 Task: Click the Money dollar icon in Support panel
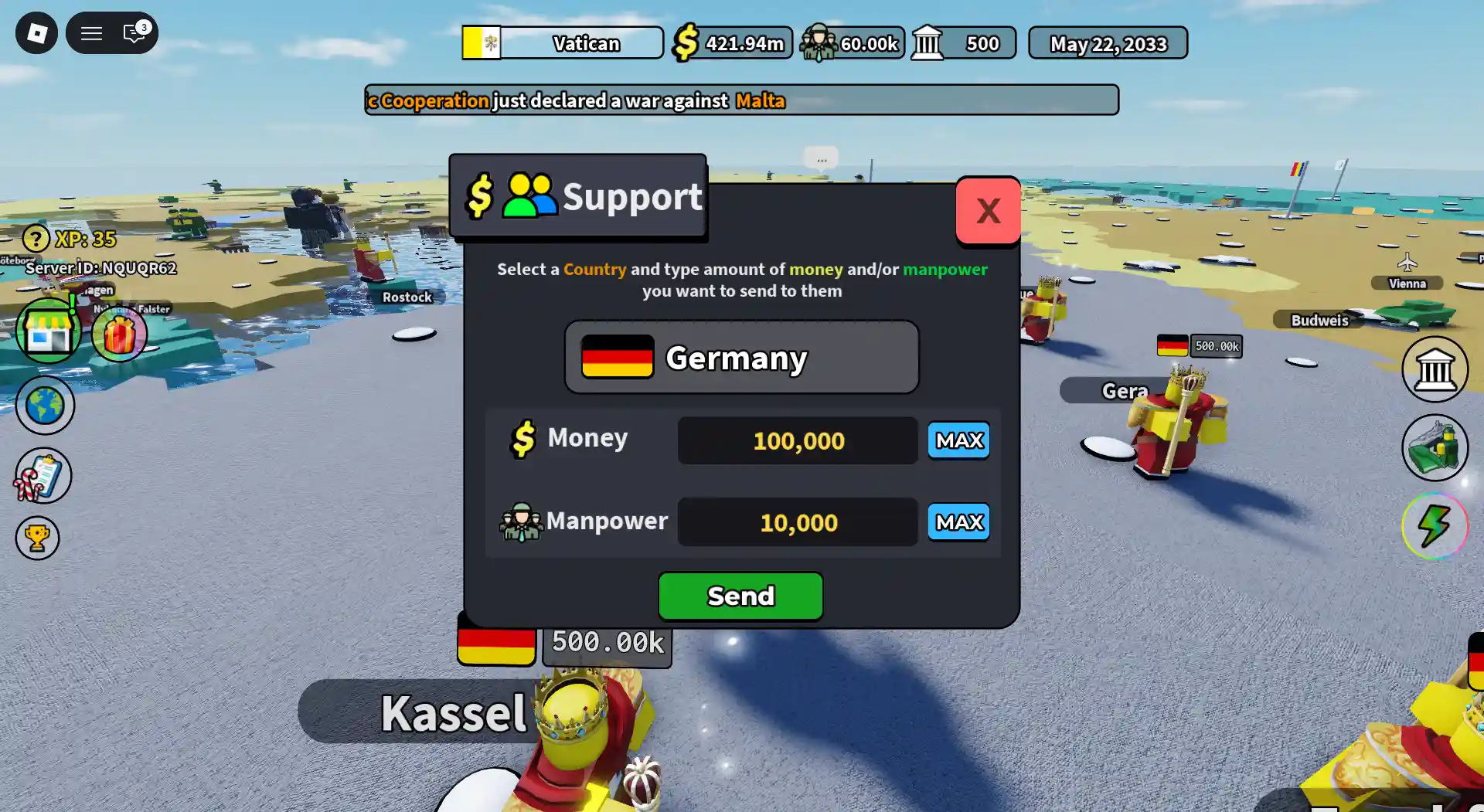[524, 438]
